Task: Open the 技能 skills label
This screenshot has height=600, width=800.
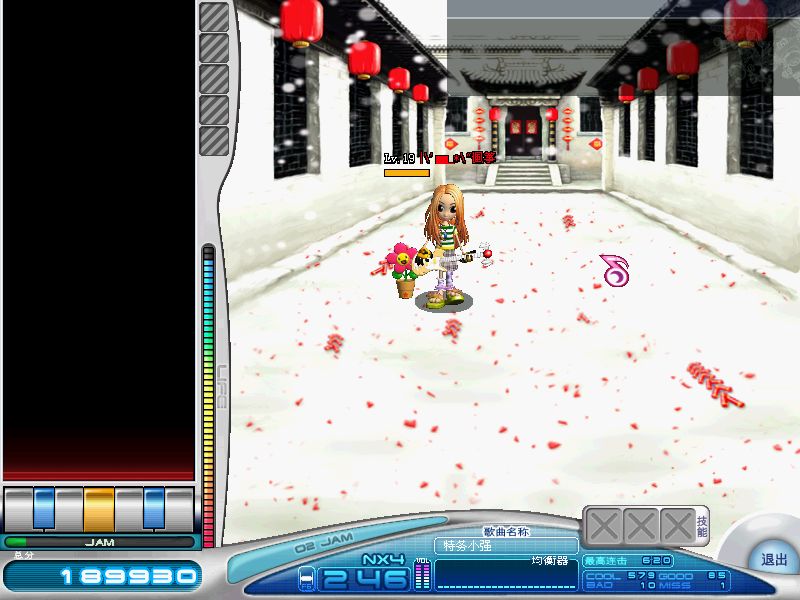Action: click(702, 526)
